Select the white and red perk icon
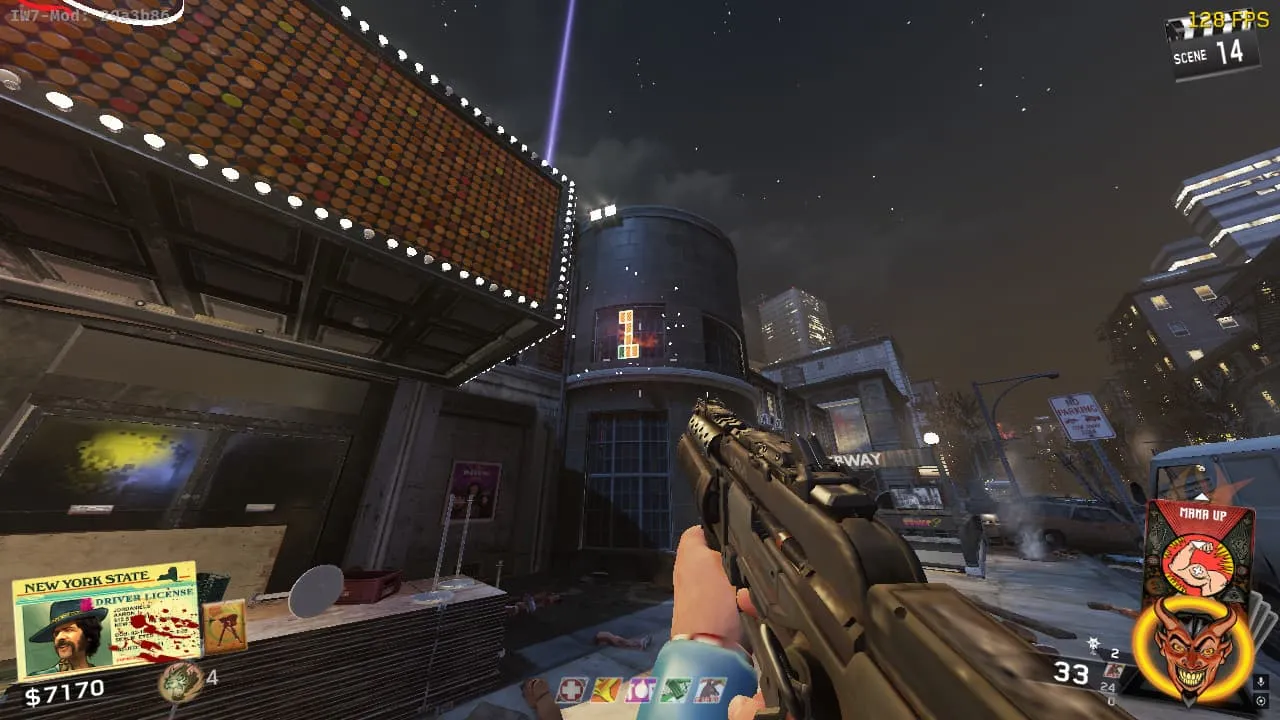 click(710, 690)
